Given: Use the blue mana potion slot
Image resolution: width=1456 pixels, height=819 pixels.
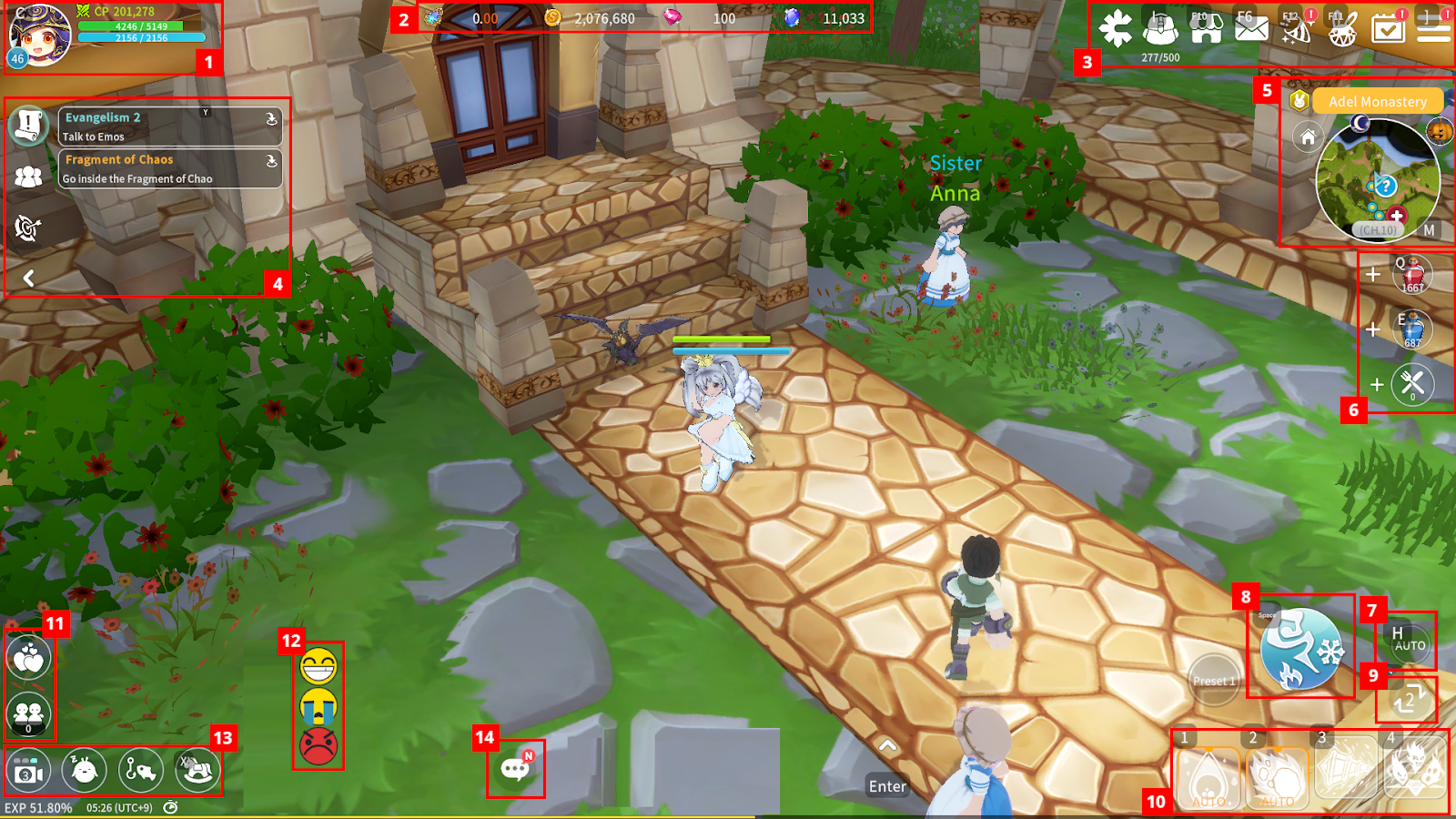Looking at the screenshot, I should pos(1412,330).
